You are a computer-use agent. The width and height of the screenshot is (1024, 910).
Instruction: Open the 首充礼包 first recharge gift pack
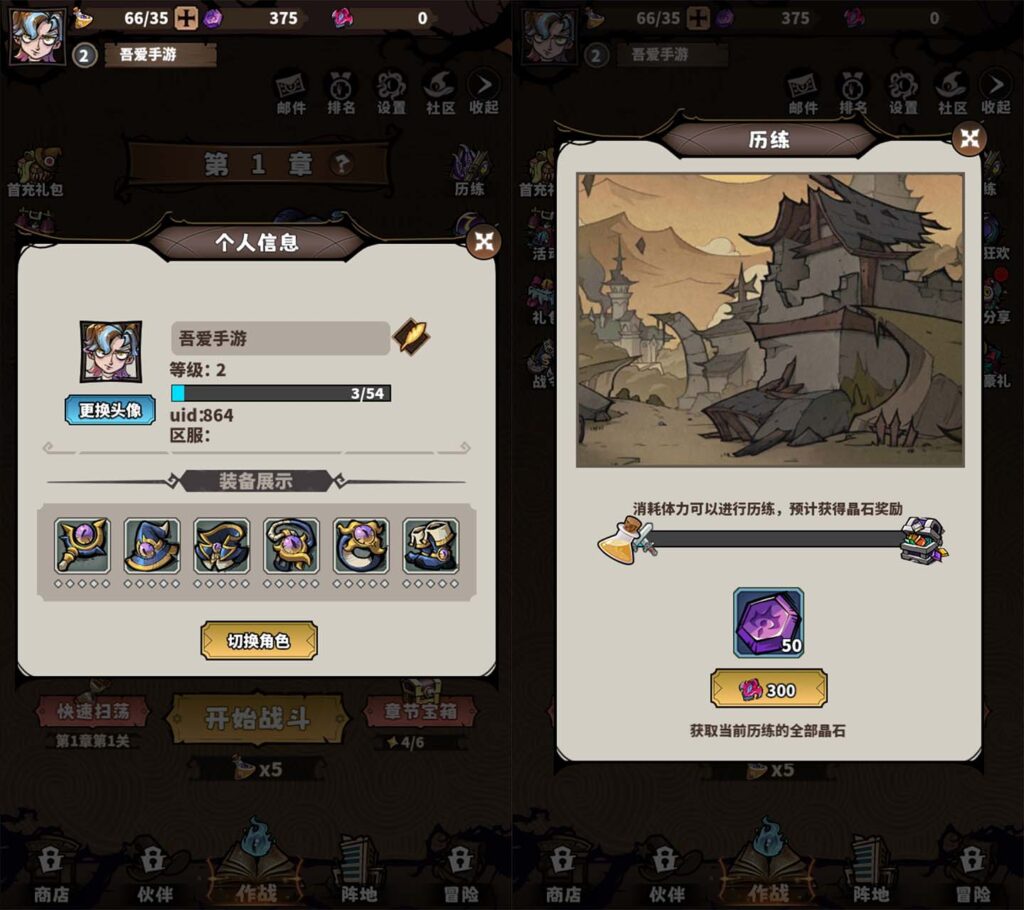(x=35, y=172)
